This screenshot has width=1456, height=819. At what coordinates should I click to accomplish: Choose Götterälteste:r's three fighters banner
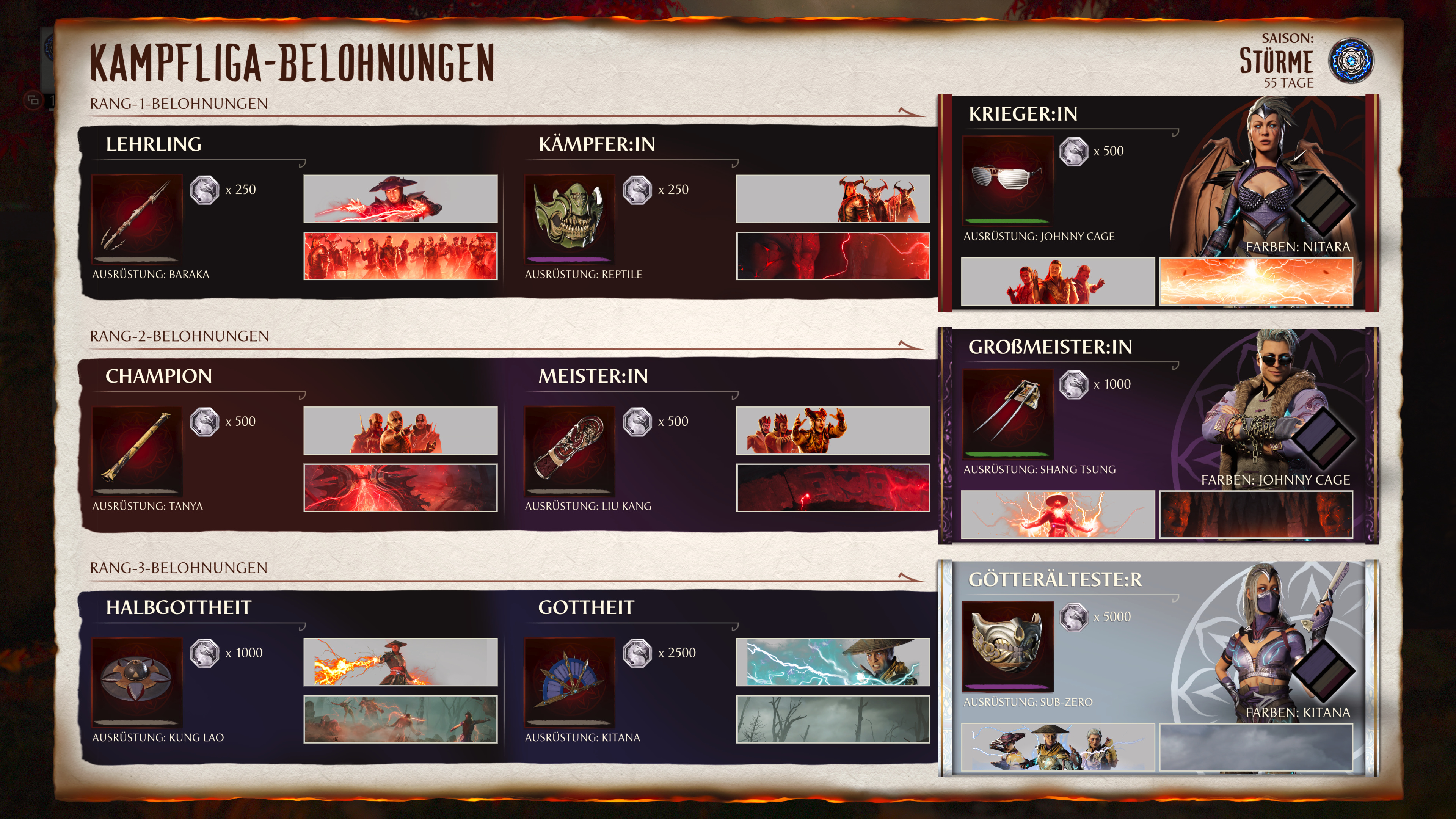click(x=1057, y=747)
